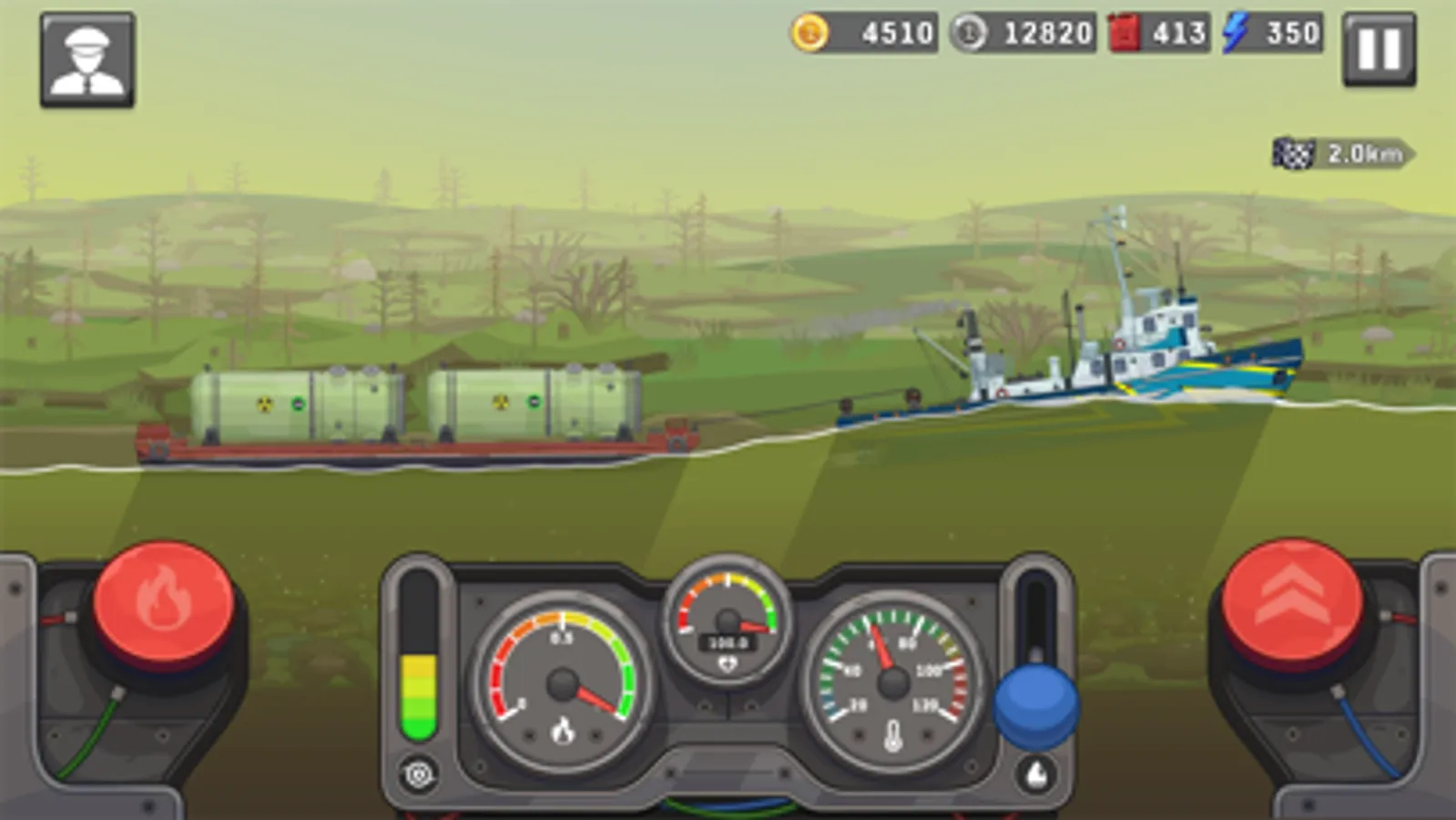The height and width of the screenshot is (820, 1456).
Task: Click the green fuel level bar indicator
Action: (x=420, y=692)
